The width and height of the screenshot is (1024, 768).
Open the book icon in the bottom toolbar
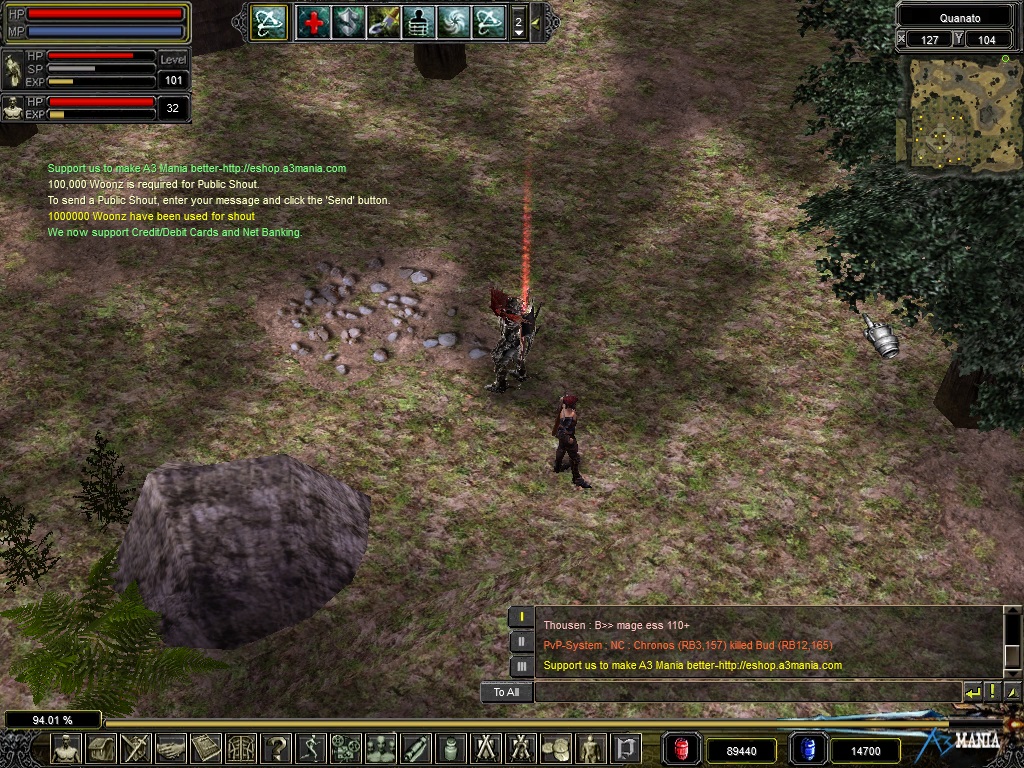coord(206,748)
